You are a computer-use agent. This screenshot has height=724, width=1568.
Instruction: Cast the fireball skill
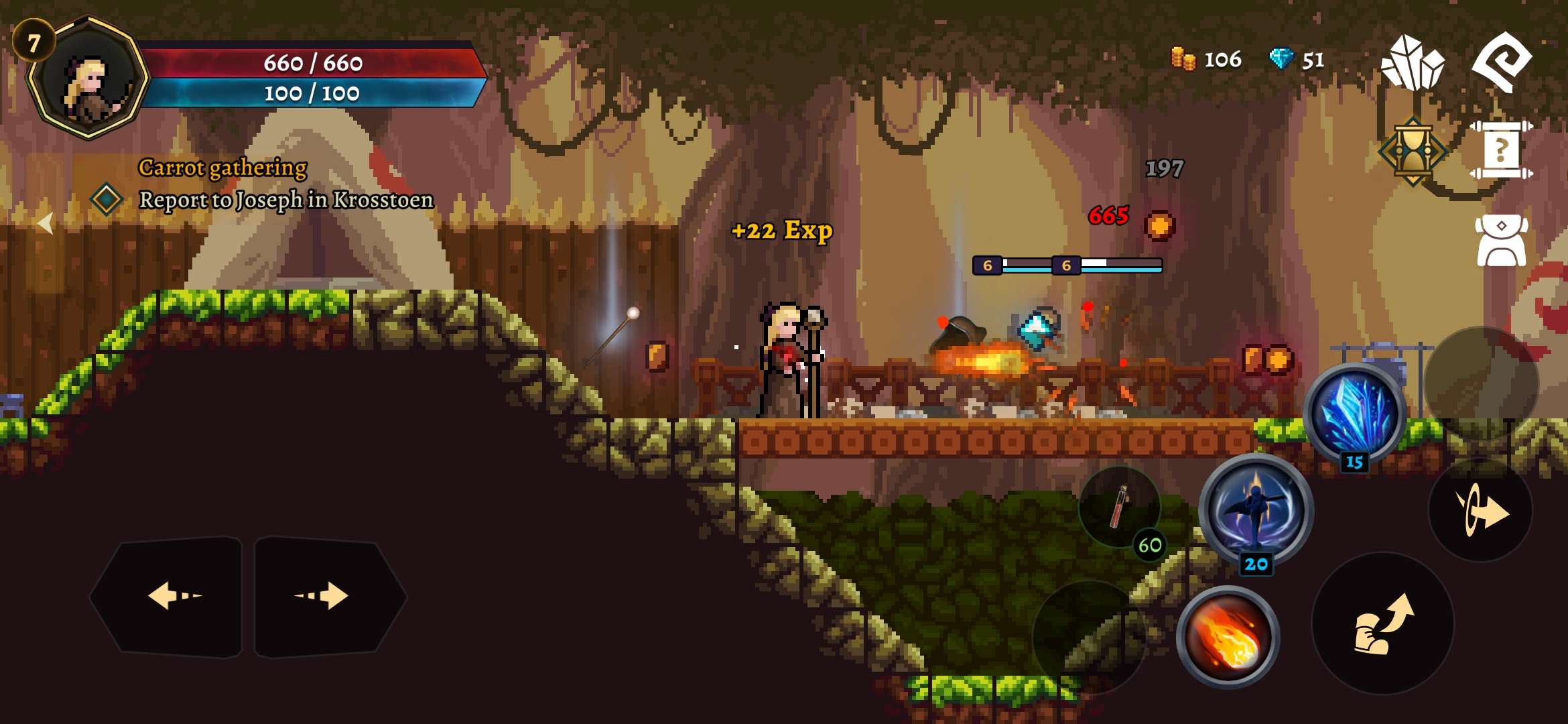coord(1228,638)
